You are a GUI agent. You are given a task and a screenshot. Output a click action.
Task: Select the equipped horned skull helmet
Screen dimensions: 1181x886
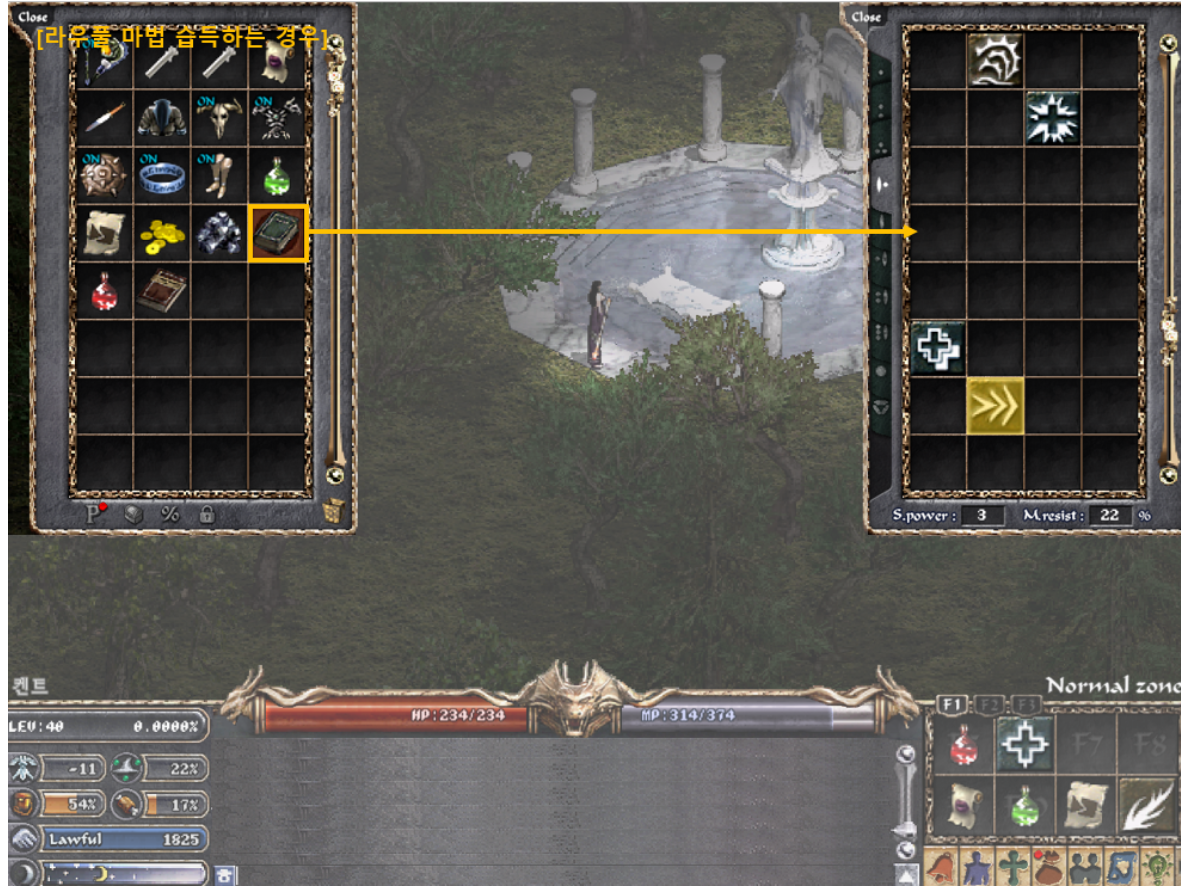click(x=220, y=118)
